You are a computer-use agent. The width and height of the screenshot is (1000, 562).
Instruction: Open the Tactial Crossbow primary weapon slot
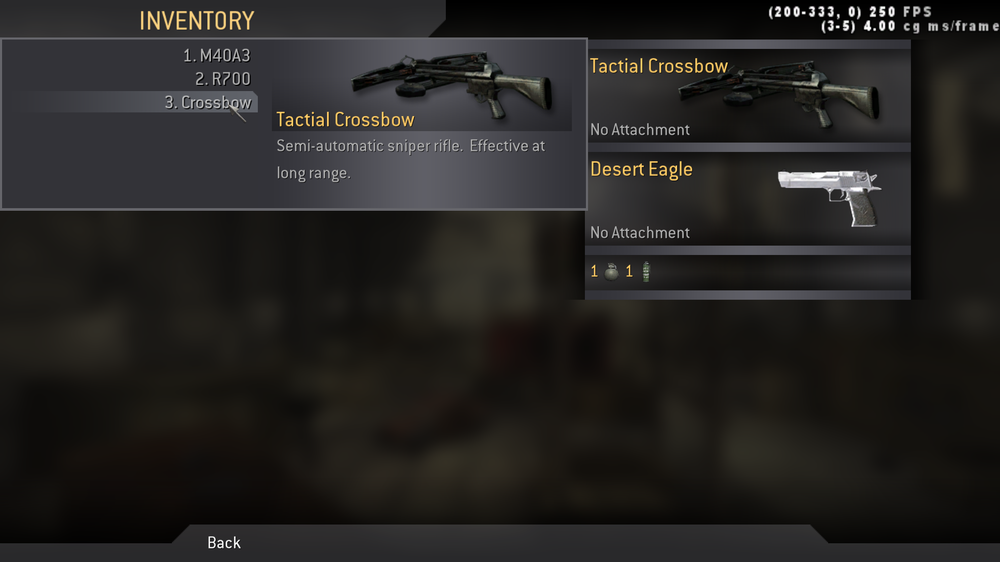tap(748, 96)
